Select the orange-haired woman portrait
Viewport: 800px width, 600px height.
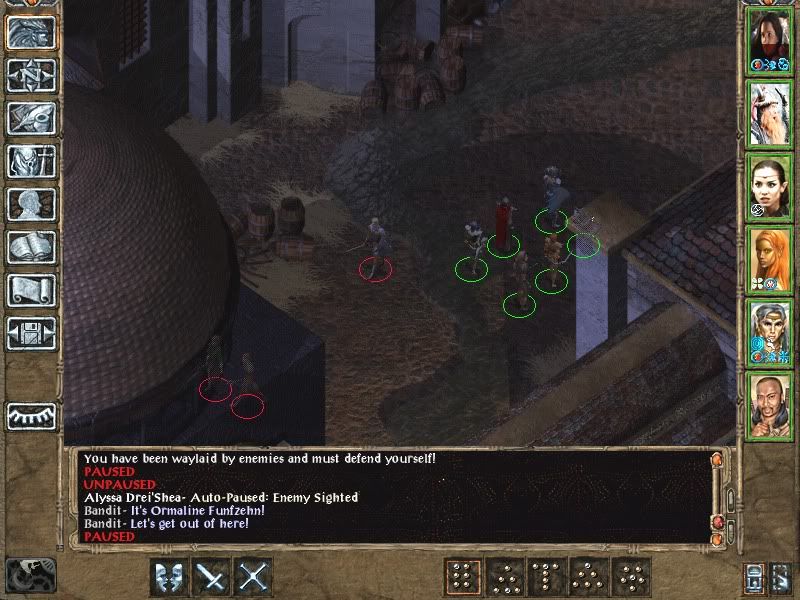point(770,259)
